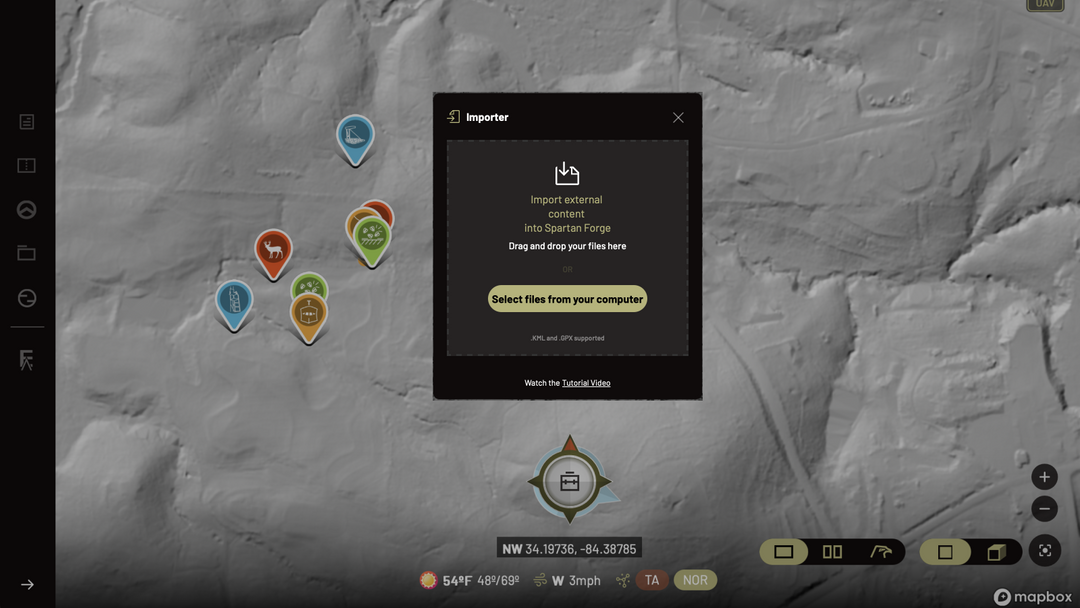
Task: Open the toolbox button in the compass
Action: pos(569,482)
